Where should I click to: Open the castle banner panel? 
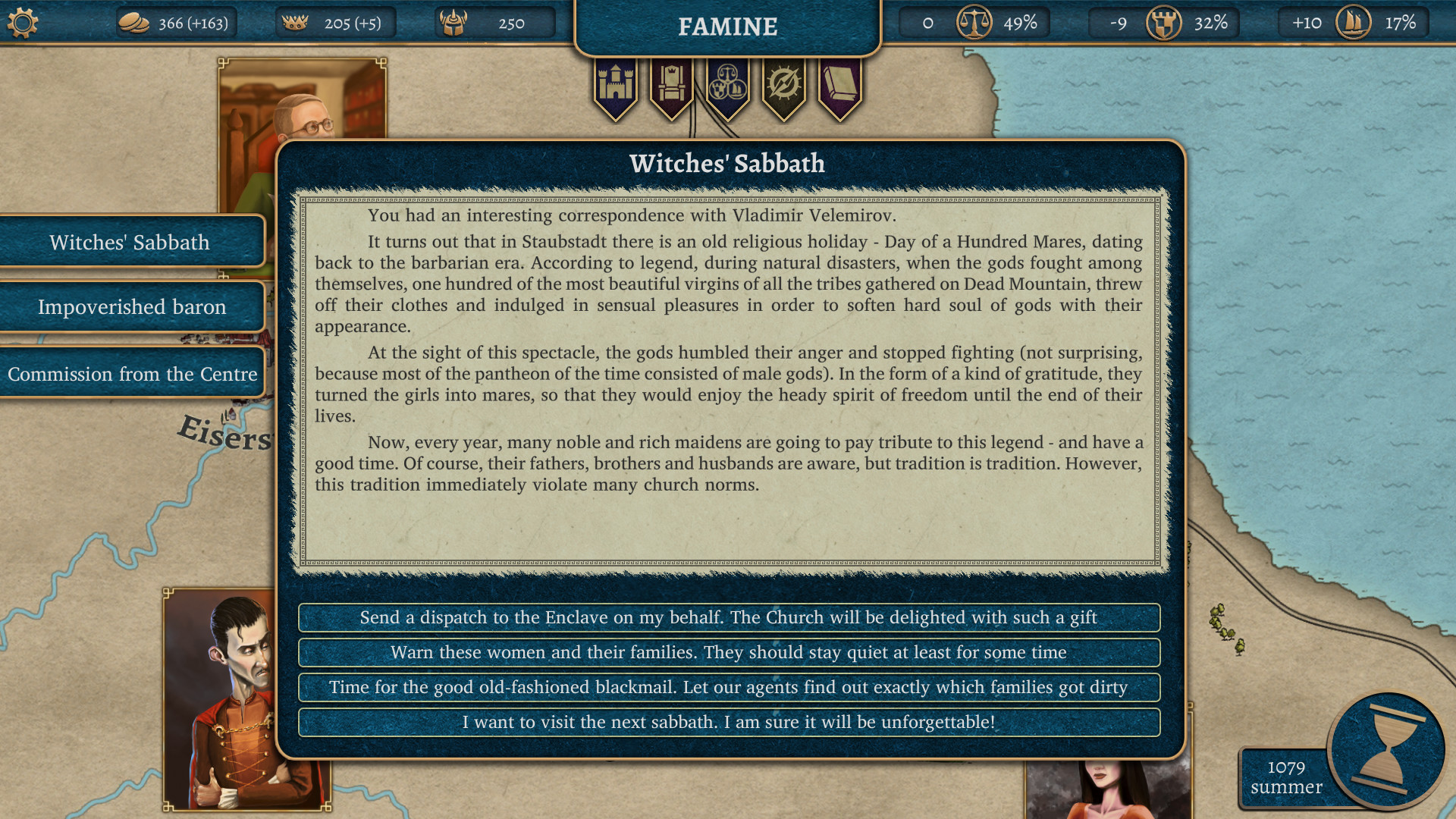point(616,85)
